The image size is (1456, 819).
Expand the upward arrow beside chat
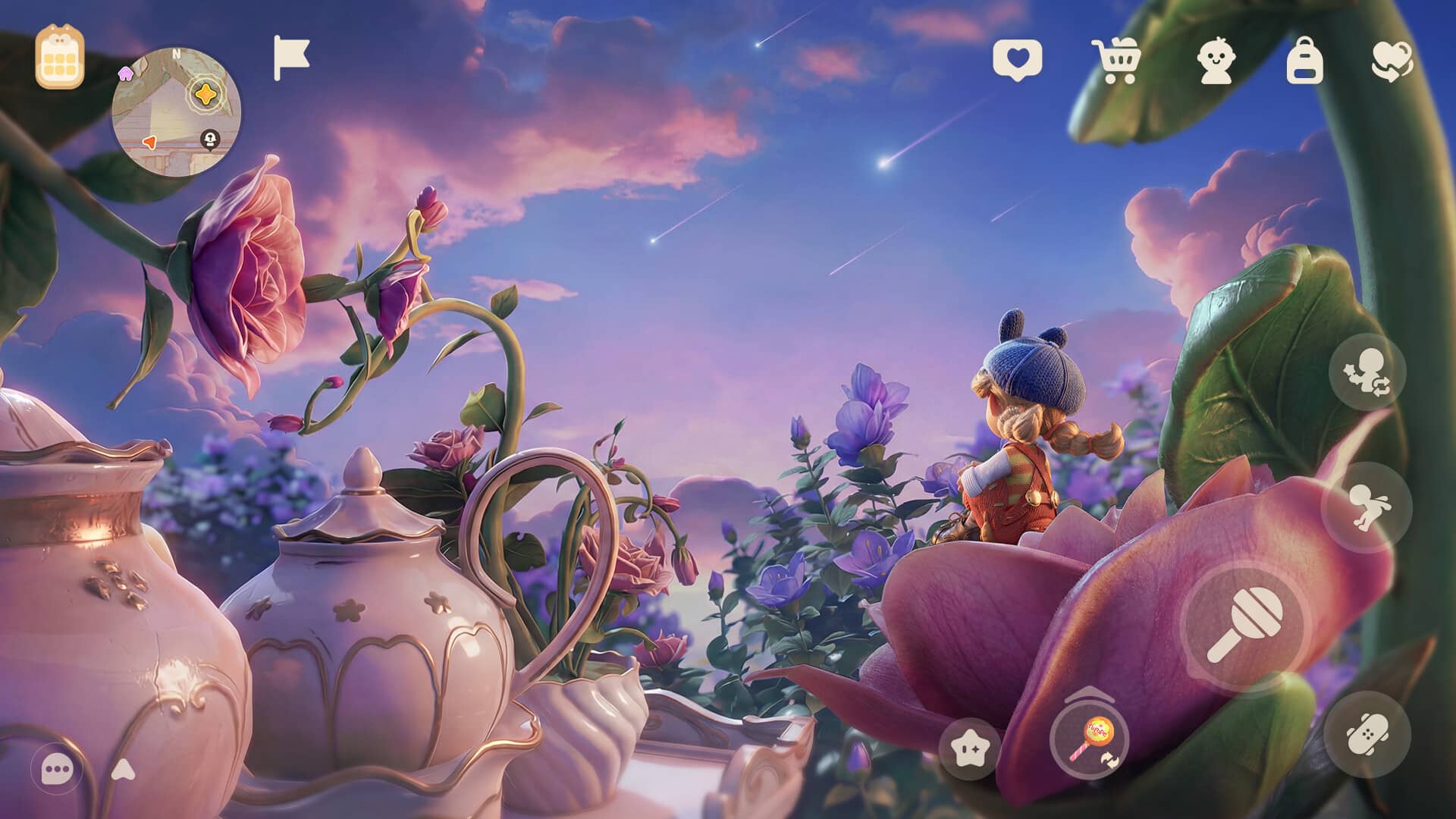(123, 770)
